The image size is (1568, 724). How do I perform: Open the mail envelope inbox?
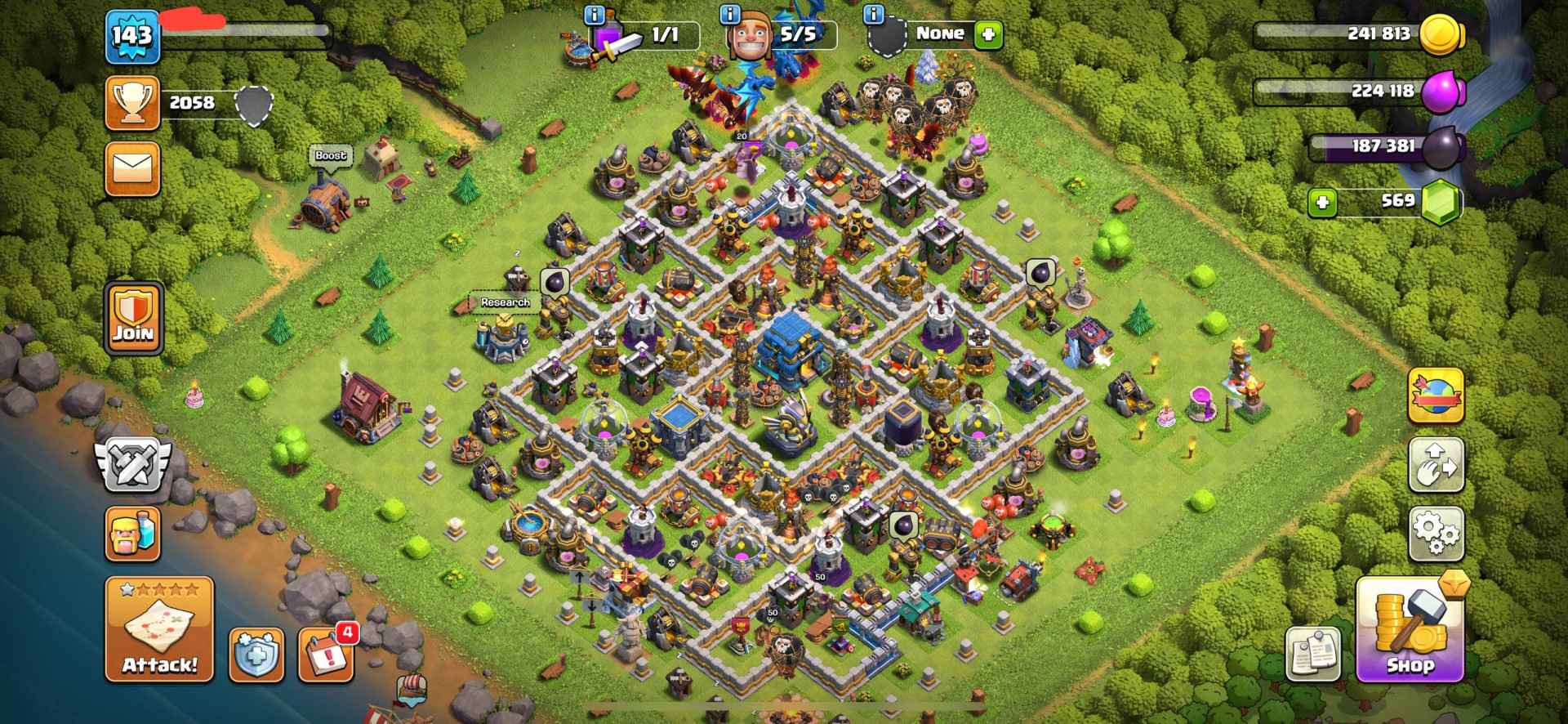point(132,170)
